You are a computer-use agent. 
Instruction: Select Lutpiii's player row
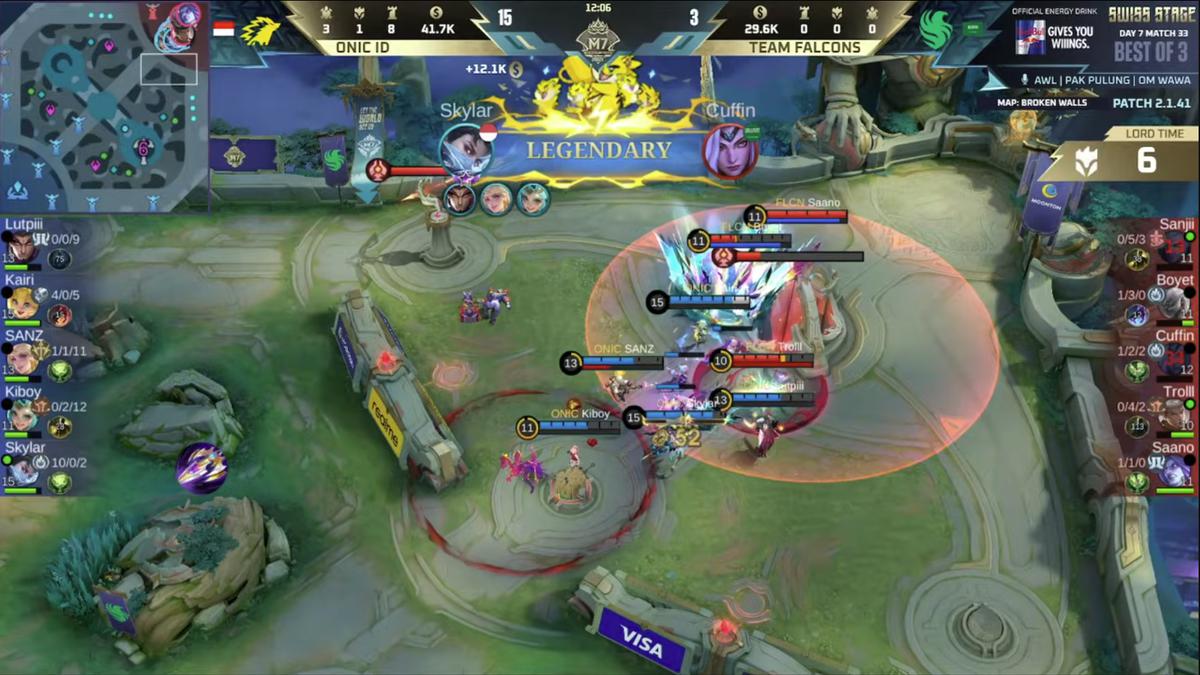35,244
